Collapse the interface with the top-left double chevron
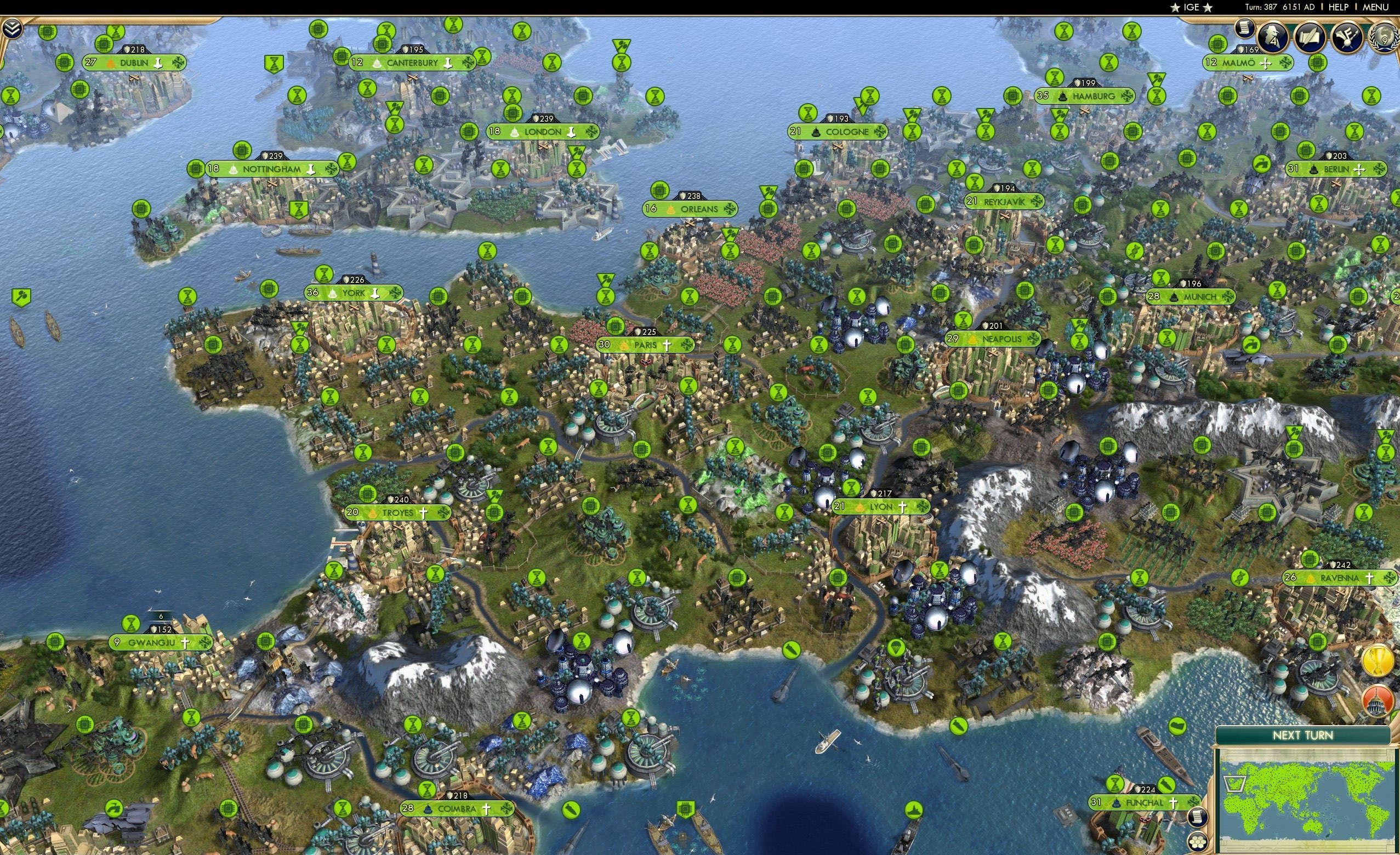This screenshot has height=855, width=1400. 14,27
